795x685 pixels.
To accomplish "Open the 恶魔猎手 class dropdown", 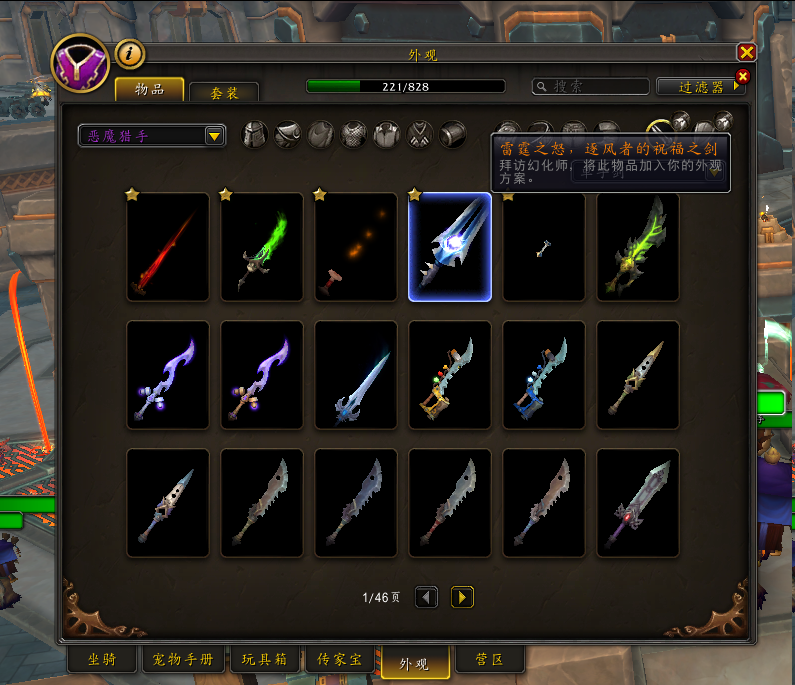I will (x=152, y=136).
